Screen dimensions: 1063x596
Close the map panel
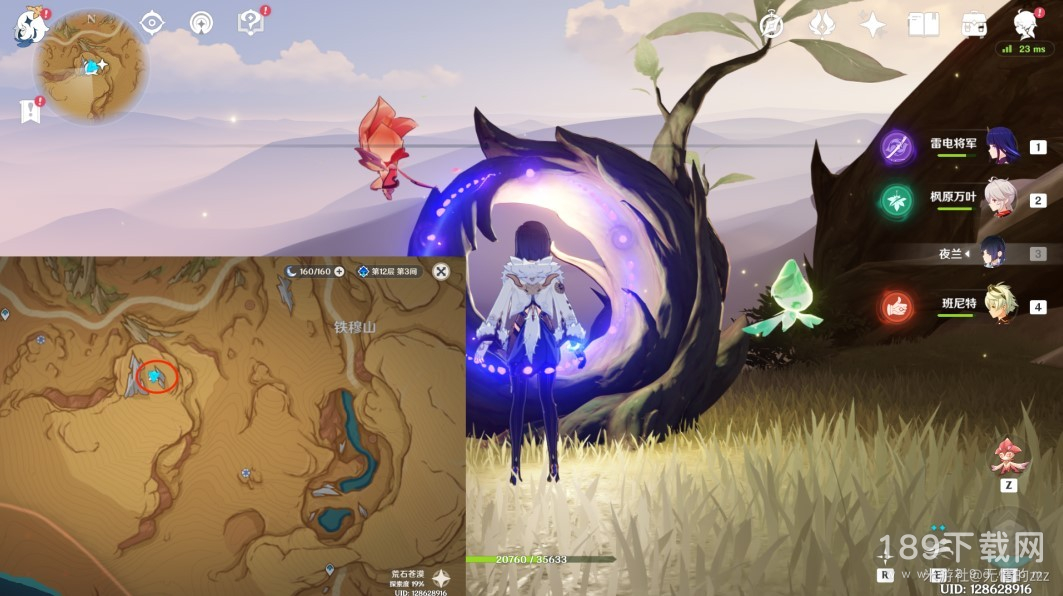441,271
